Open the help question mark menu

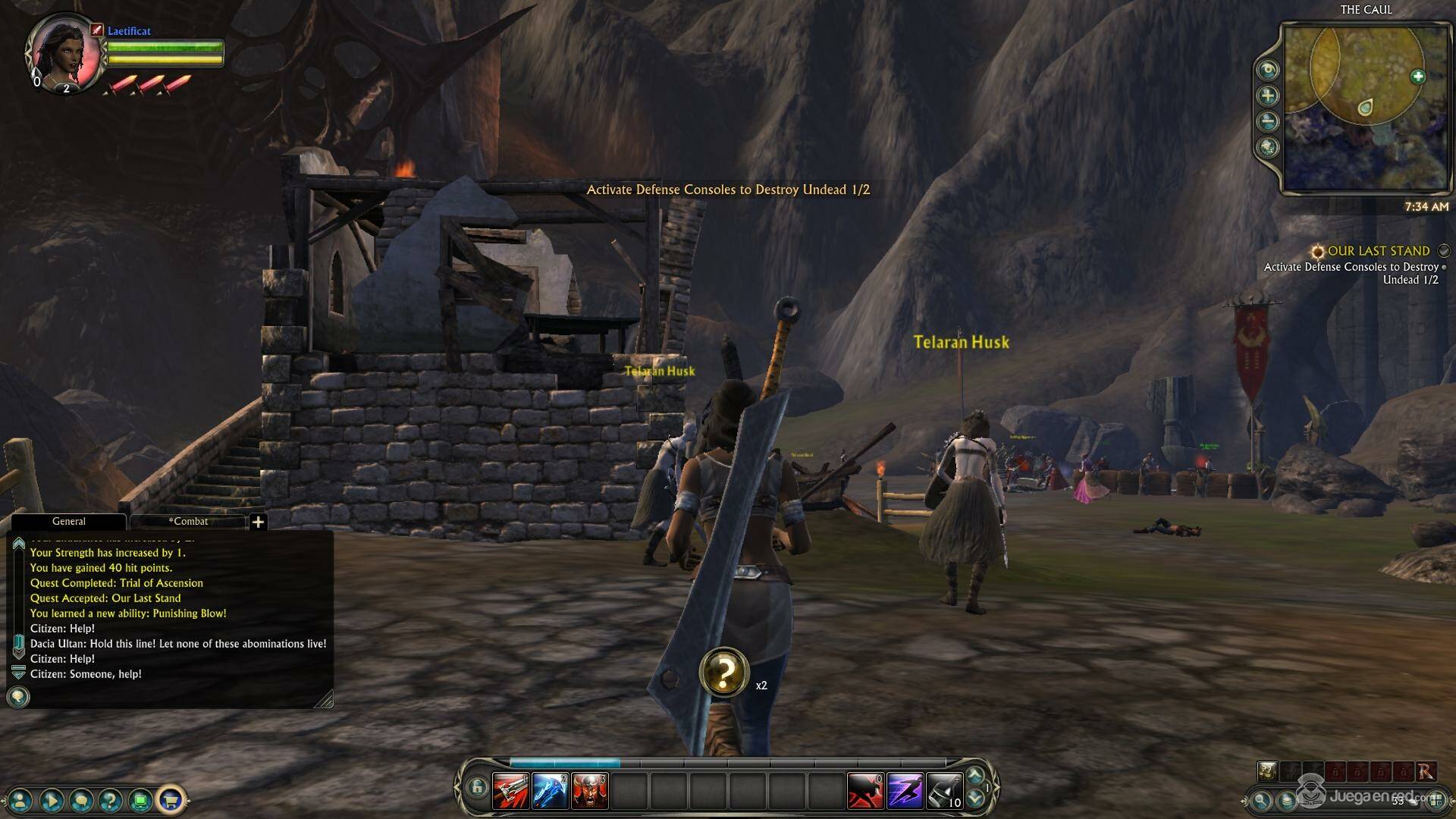tap(111, 799)
